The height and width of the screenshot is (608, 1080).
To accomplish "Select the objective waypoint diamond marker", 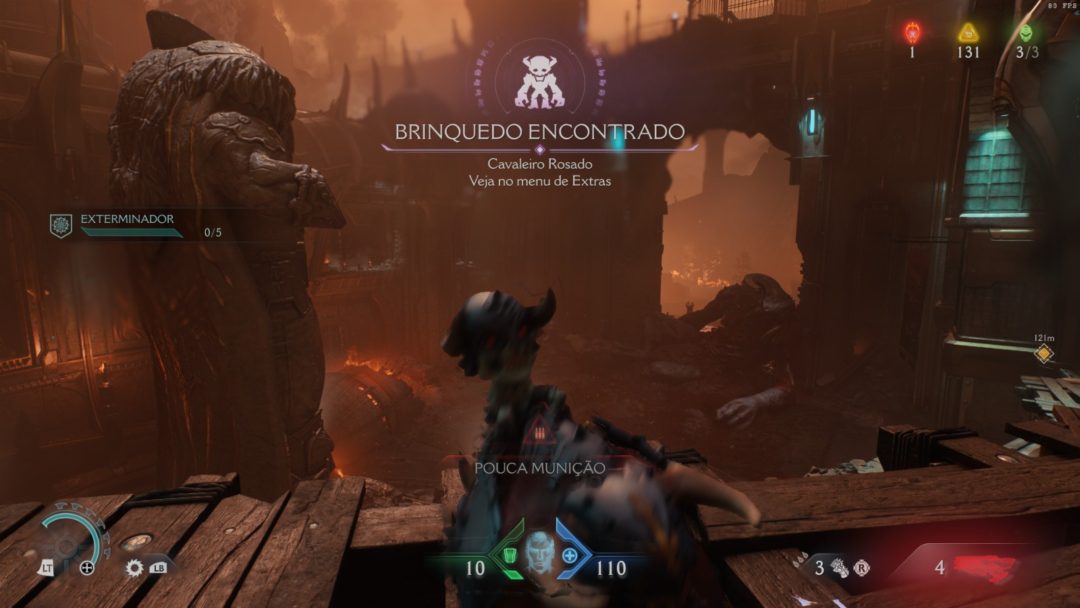I will point(1044,354).
